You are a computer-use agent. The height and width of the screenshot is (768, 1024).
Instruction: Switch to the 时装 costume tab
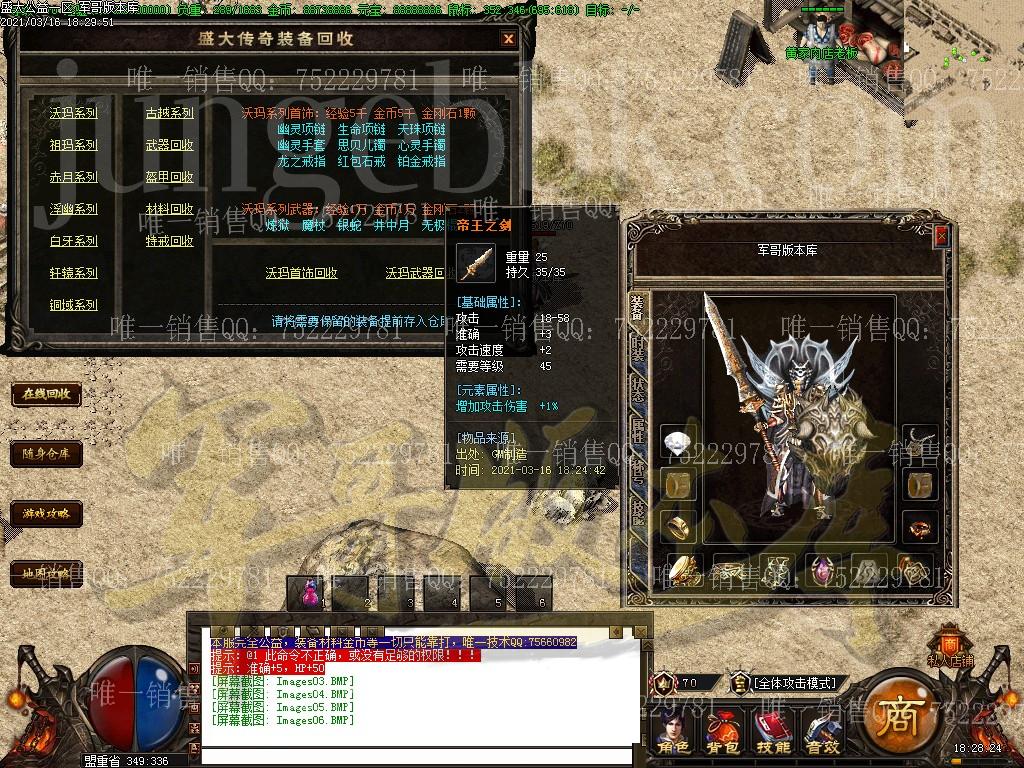point(638,347)
